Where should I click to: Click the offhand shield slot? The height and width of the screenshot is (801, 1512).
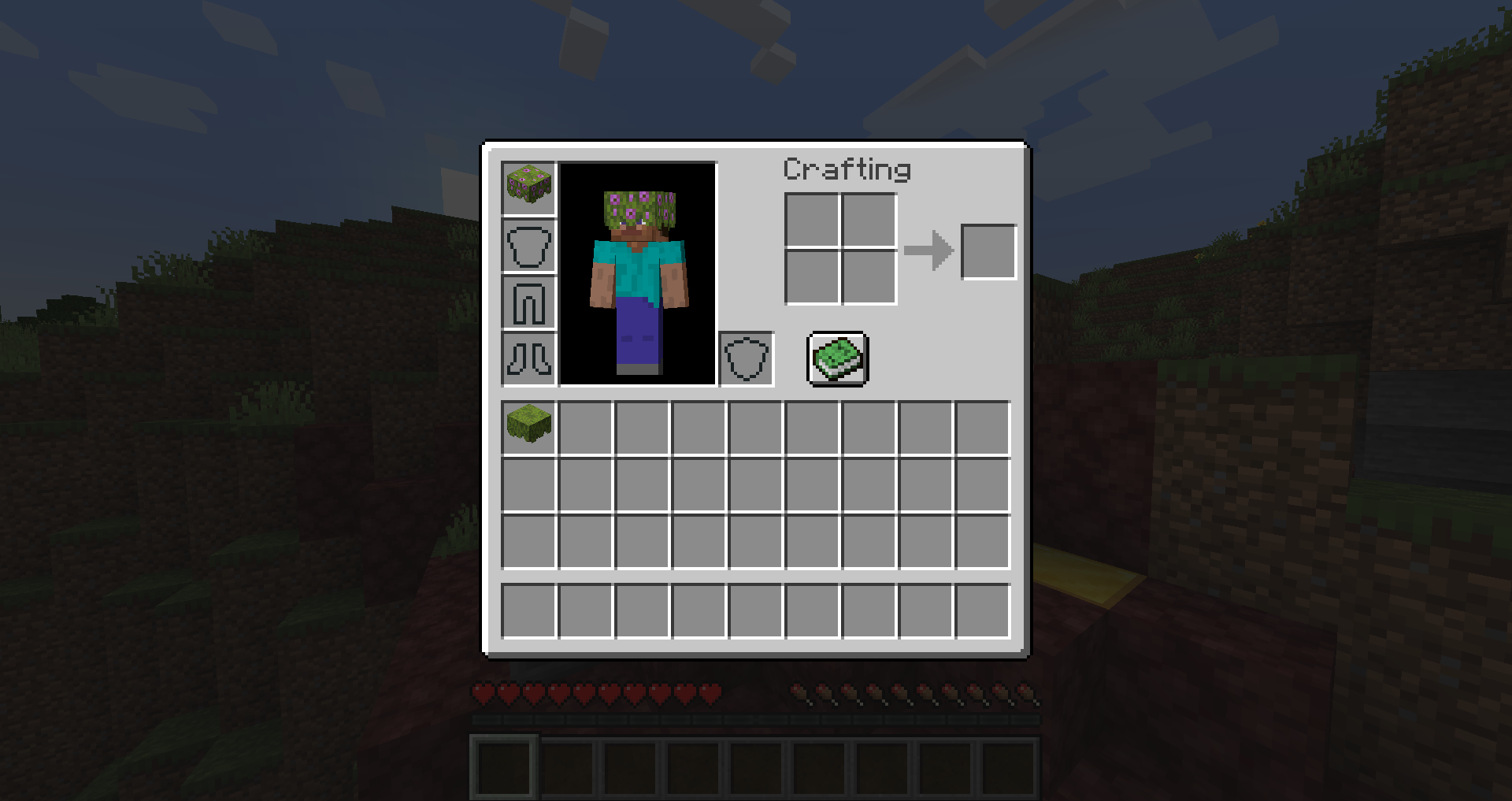coord(746,360)
